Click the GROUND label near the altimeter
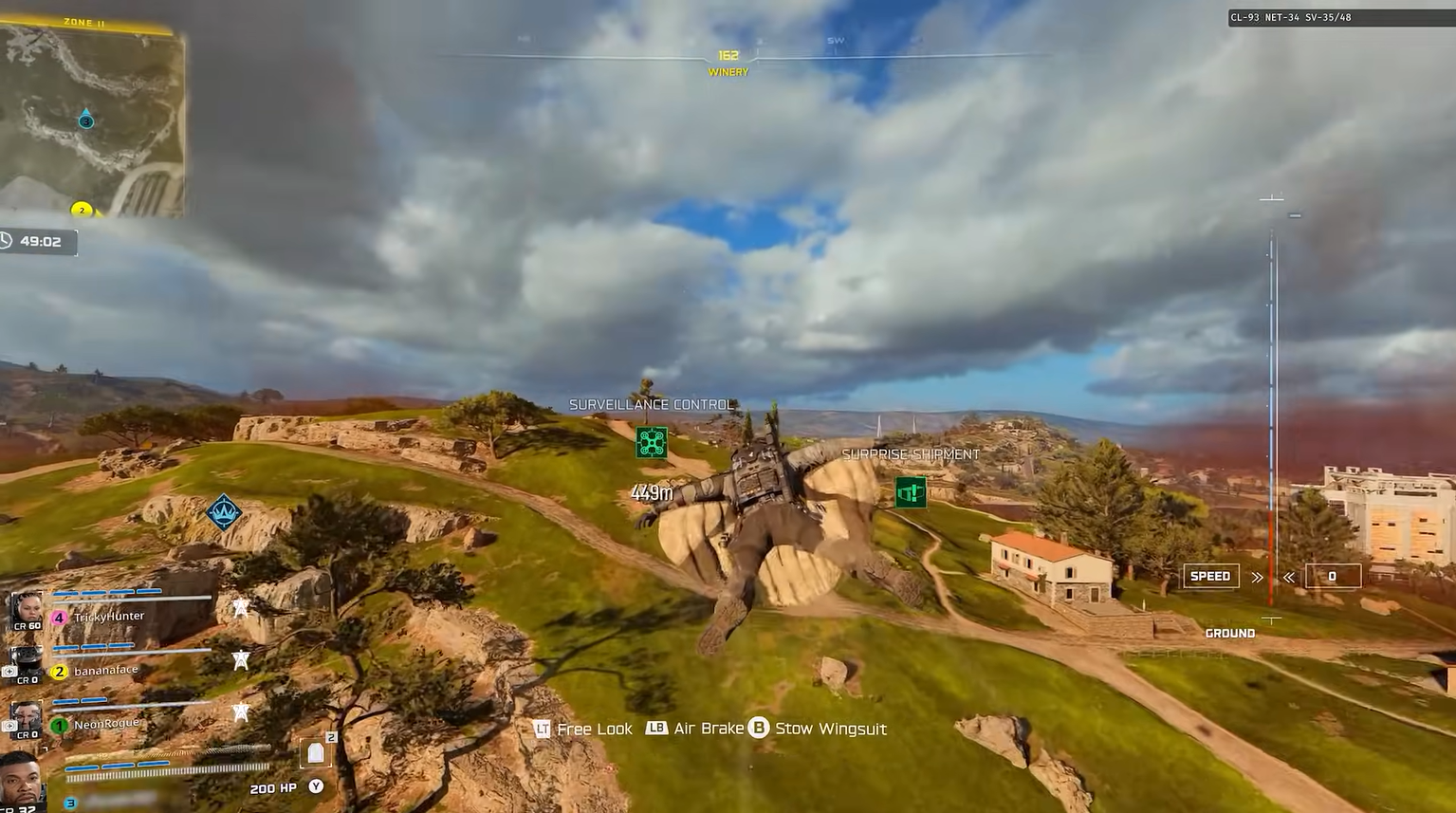Viewport: 1456px width, 813px height. [1228, 633]
